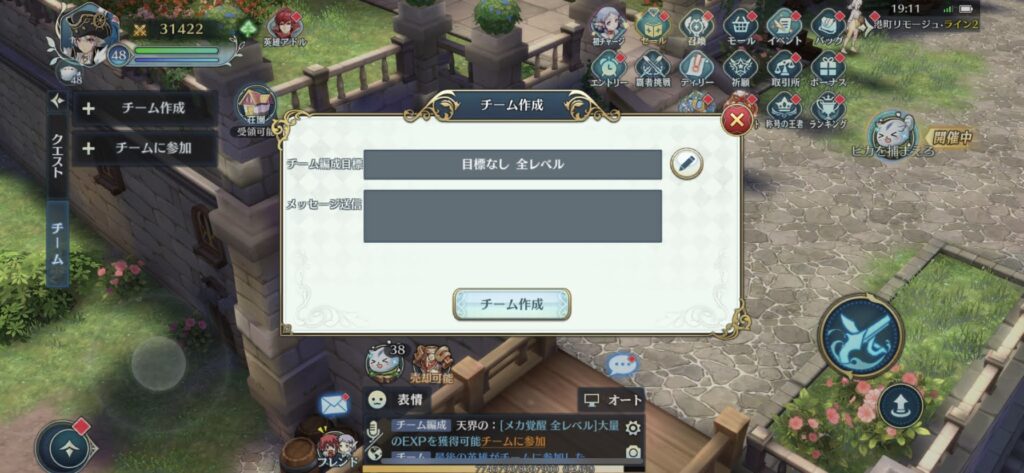This screenshot has width=1024, height=473.
Task: Confirm with the チーム作成 button in the dialog
Action: [x=512, y=304]
